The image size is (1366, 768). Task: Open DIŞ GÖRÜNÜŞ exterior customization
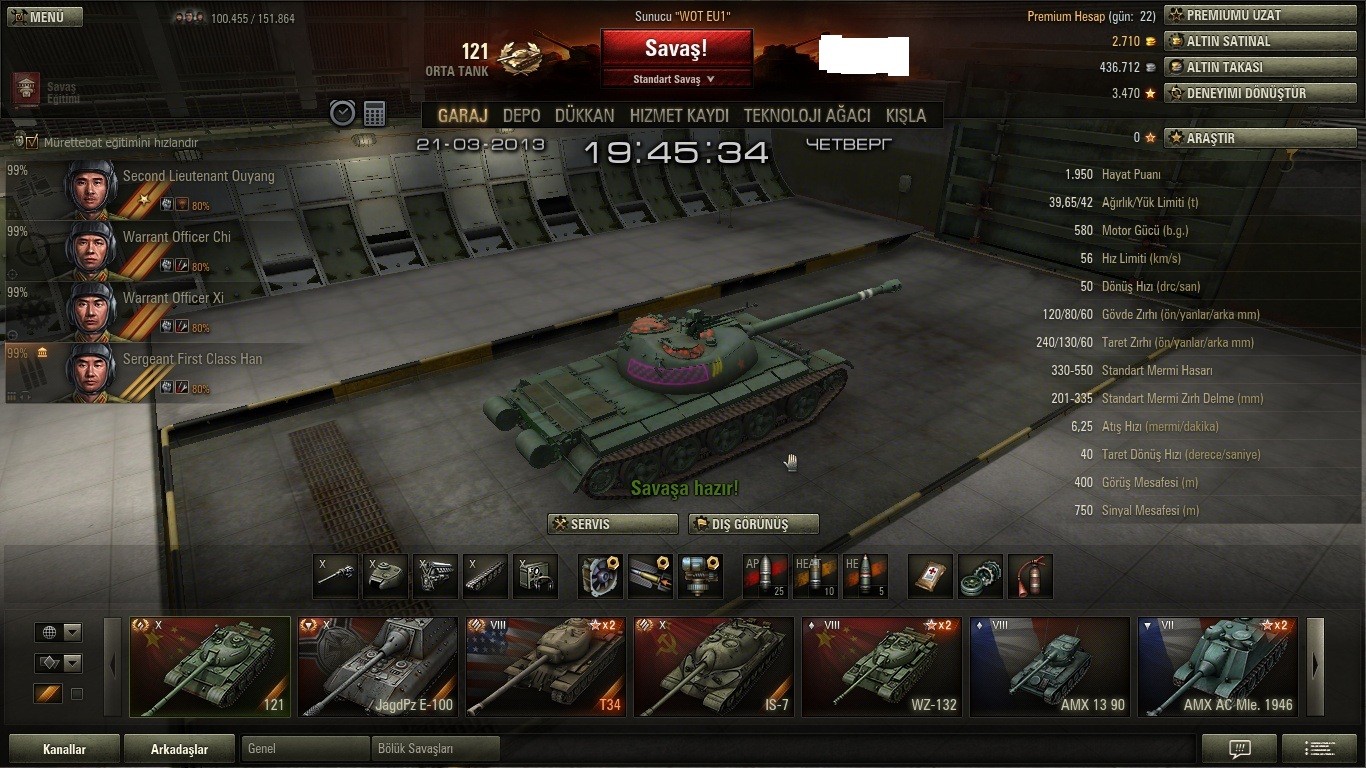pos(753,524)
